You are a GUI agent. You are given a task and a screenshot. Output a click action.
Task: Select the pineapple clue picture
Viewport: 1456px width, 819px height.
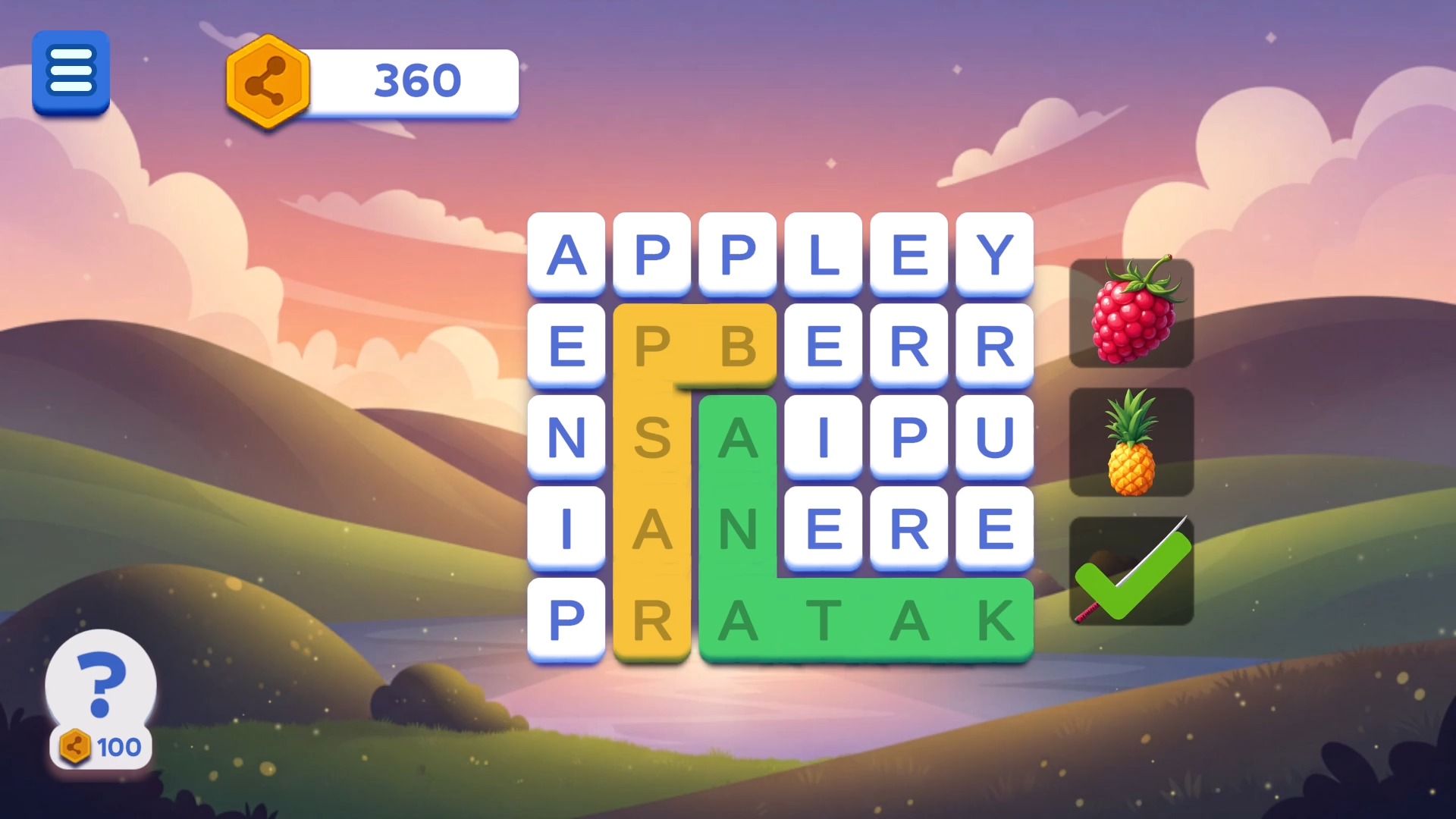tap(1131, 442)
